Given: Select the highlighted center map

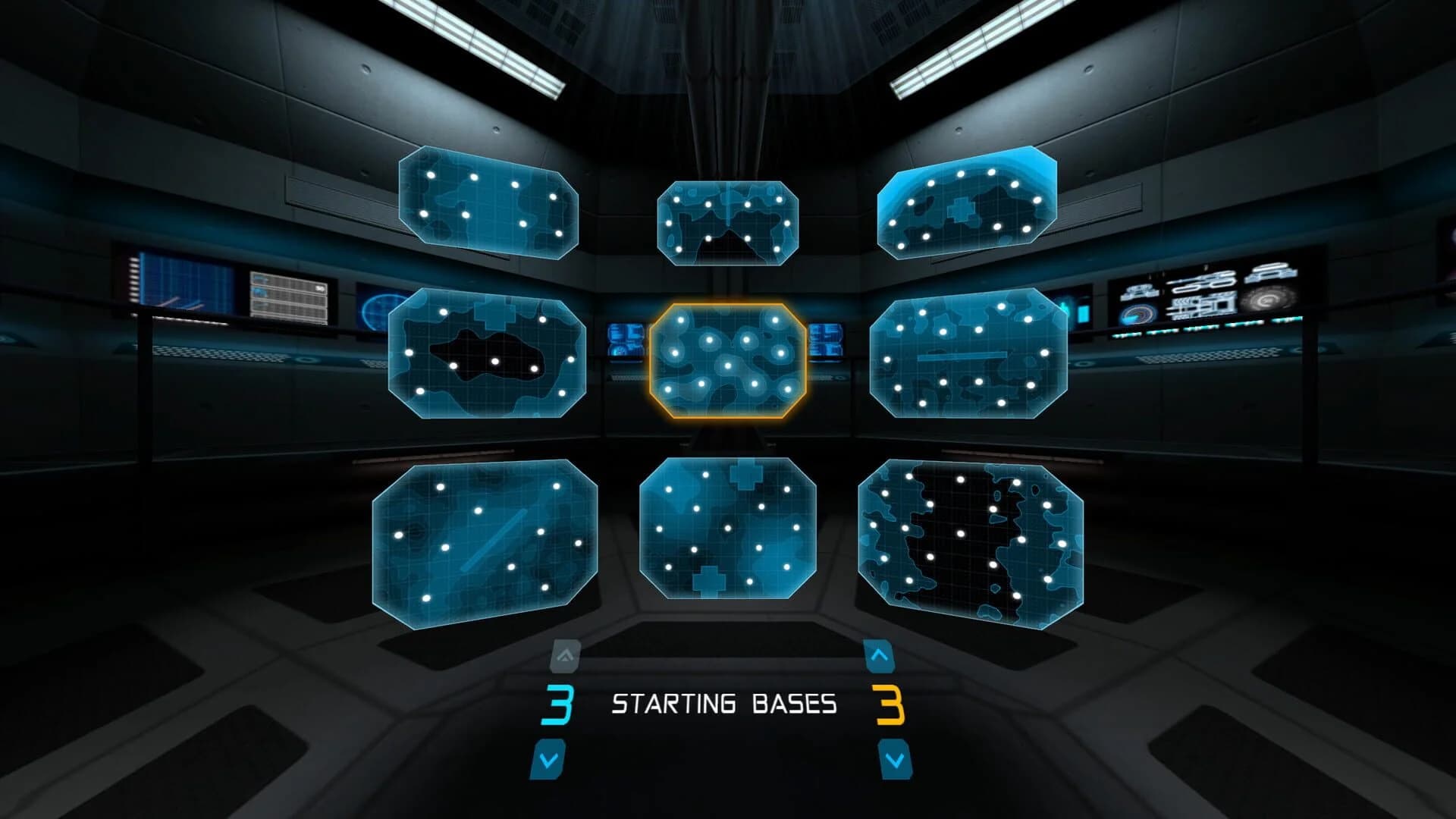Looking at the screenshot, I should [x=730, y=360].
